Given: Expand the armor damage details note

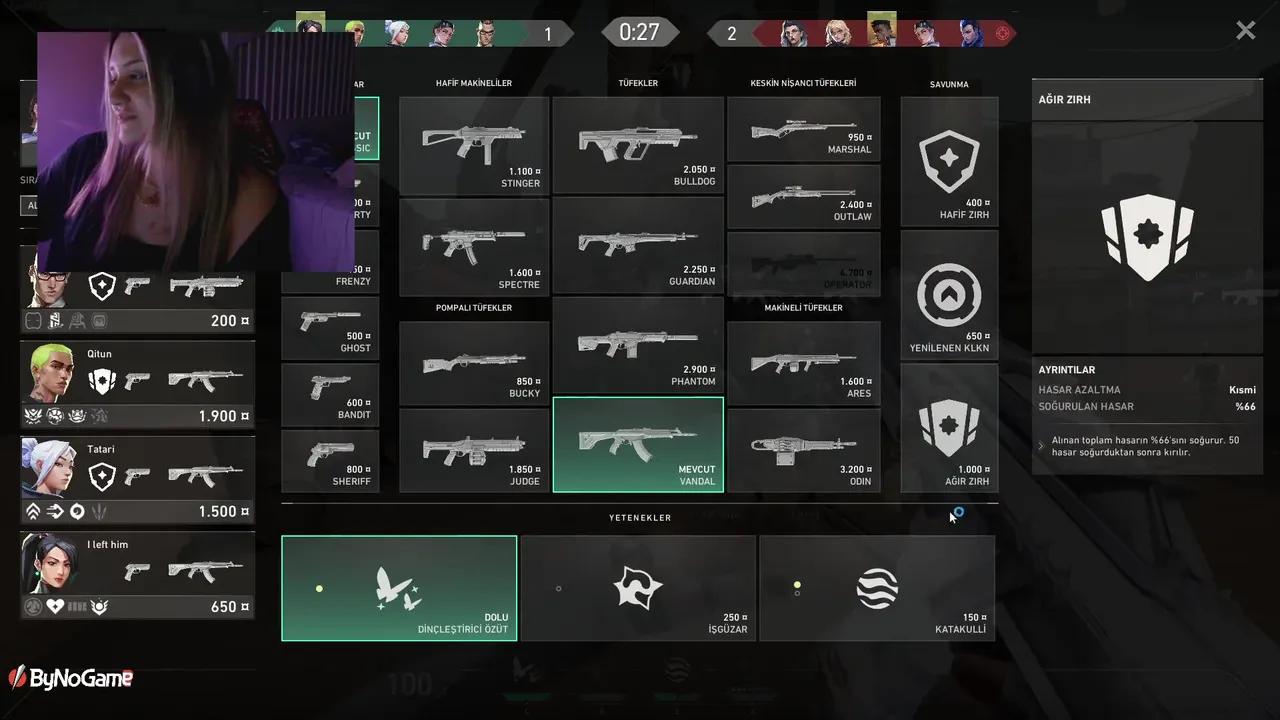Looking at the screenshot, I should (x=1040, y=447).
